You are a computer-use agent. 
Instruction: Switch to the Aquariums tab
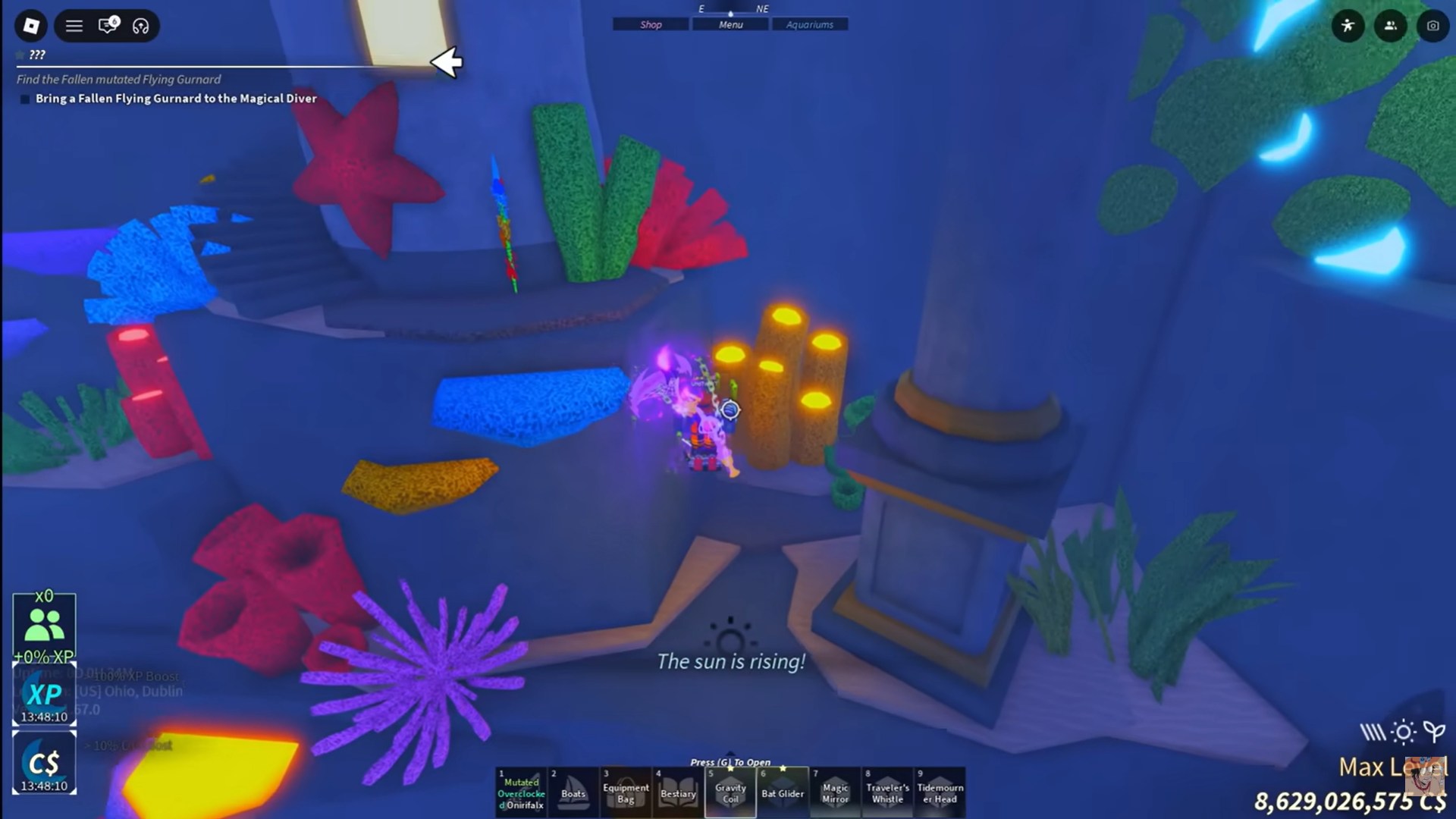tap(810, 24)
